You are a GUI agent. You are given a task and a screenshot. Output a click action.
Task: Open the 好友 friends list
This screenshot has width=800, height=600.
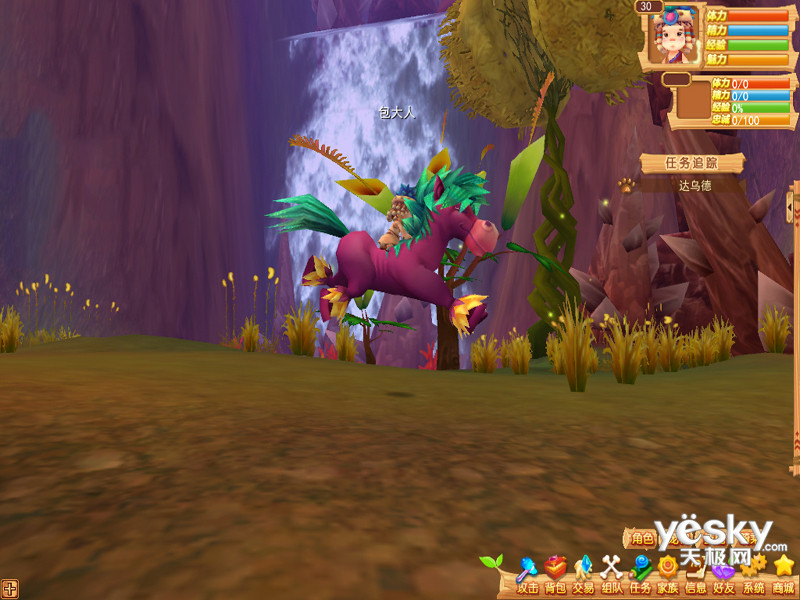pos(724,576)
